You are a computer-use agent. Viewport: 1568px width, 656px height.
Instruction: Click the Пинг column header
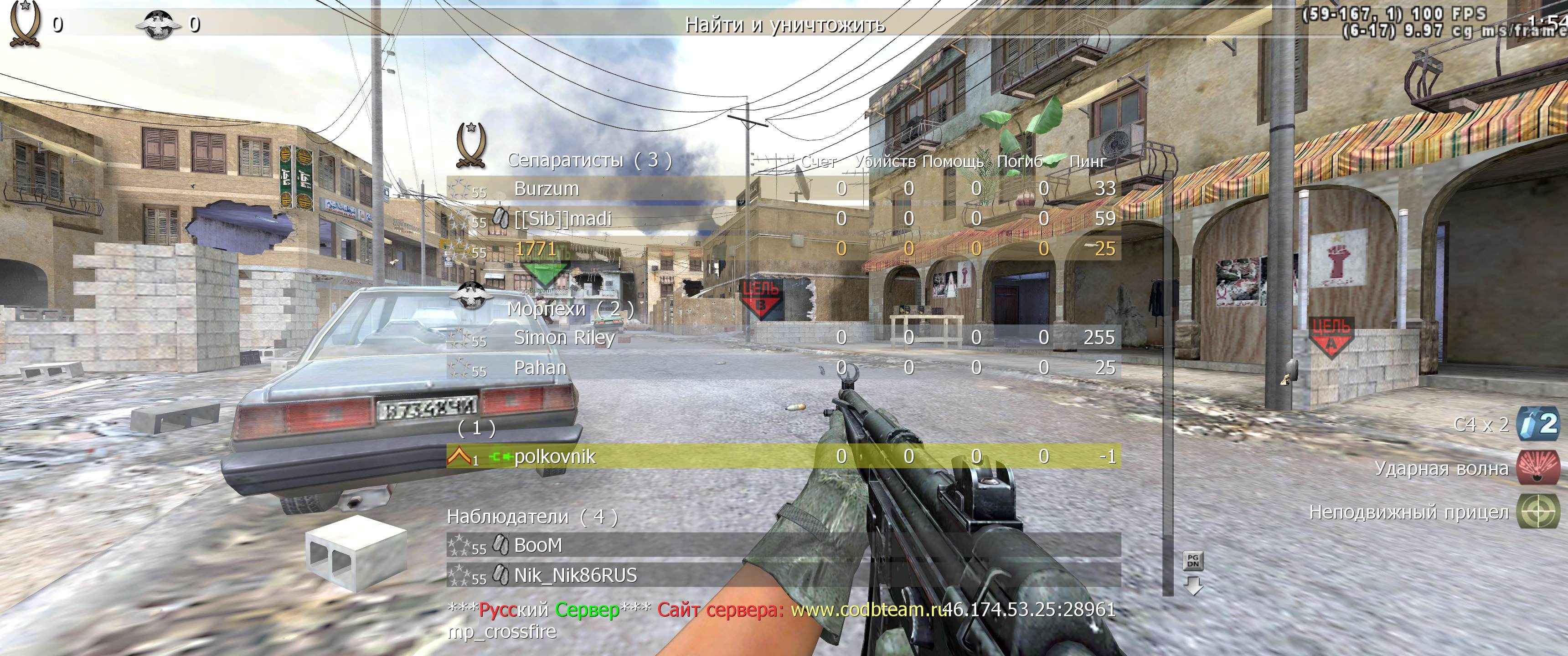pos(1088,161)
